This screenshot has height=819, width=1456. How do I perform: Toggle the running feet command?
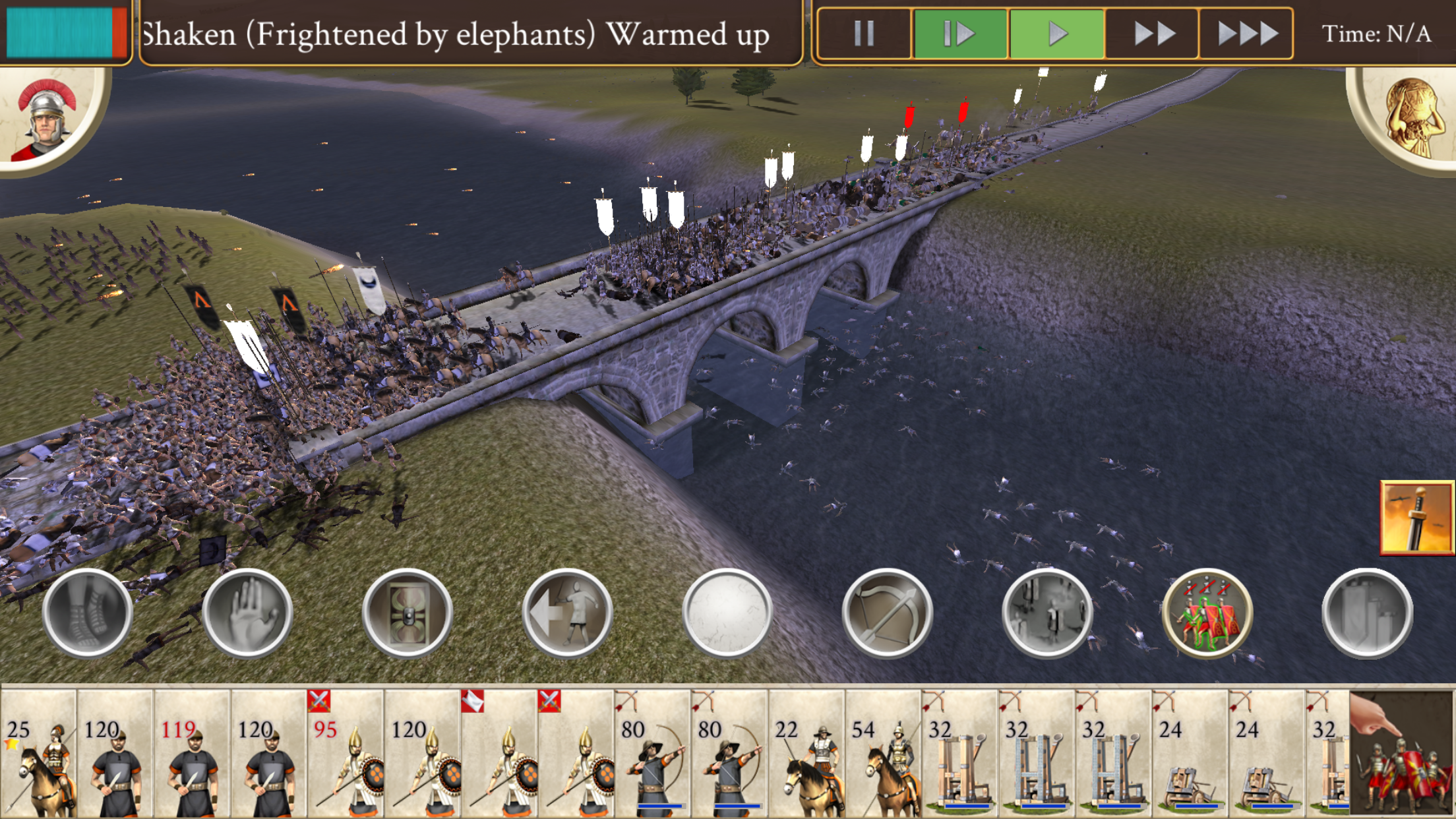[87, 613]
